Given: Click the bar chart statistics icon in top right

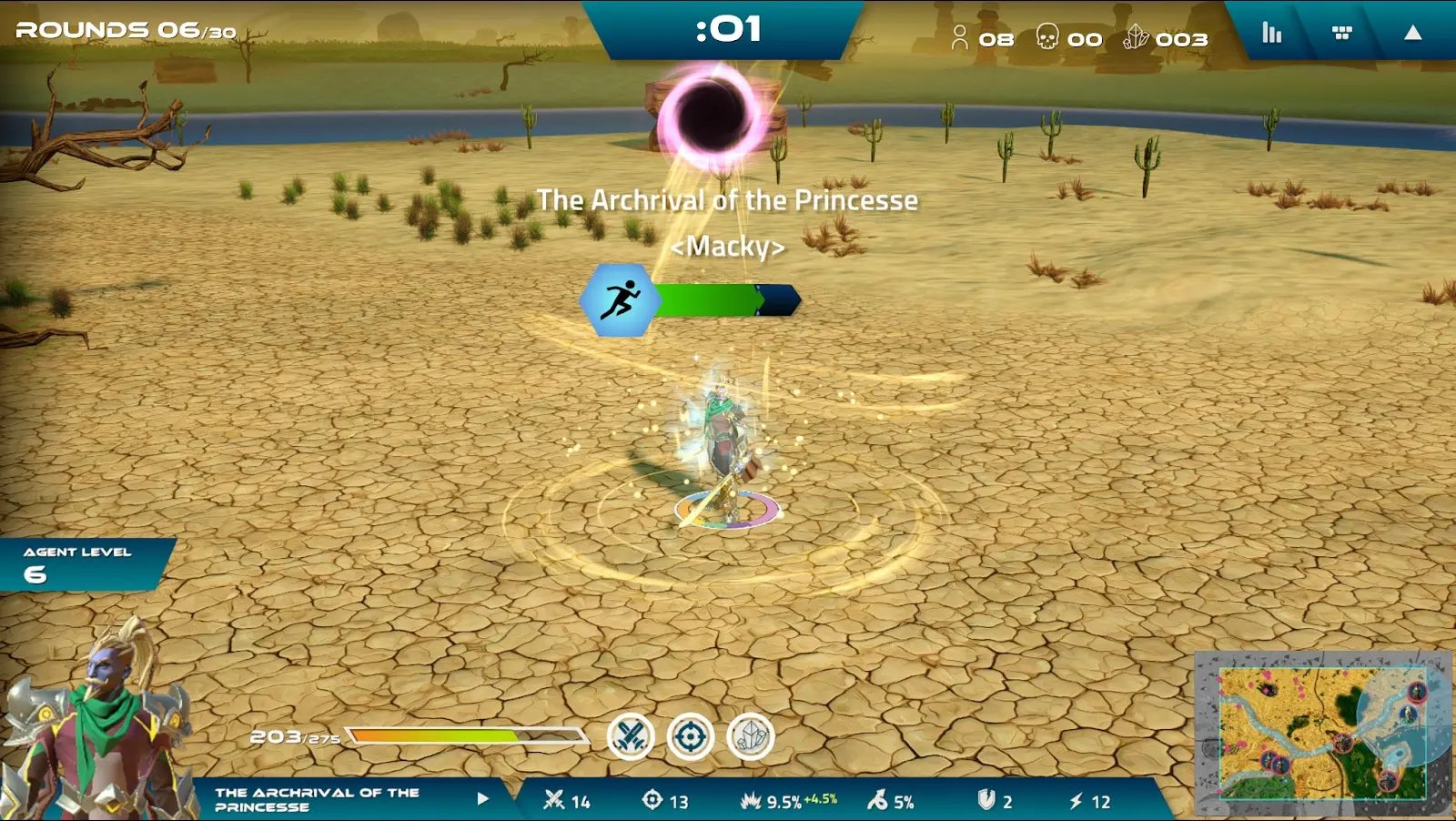Looking at the screenshot, I should pos(1270,34).
